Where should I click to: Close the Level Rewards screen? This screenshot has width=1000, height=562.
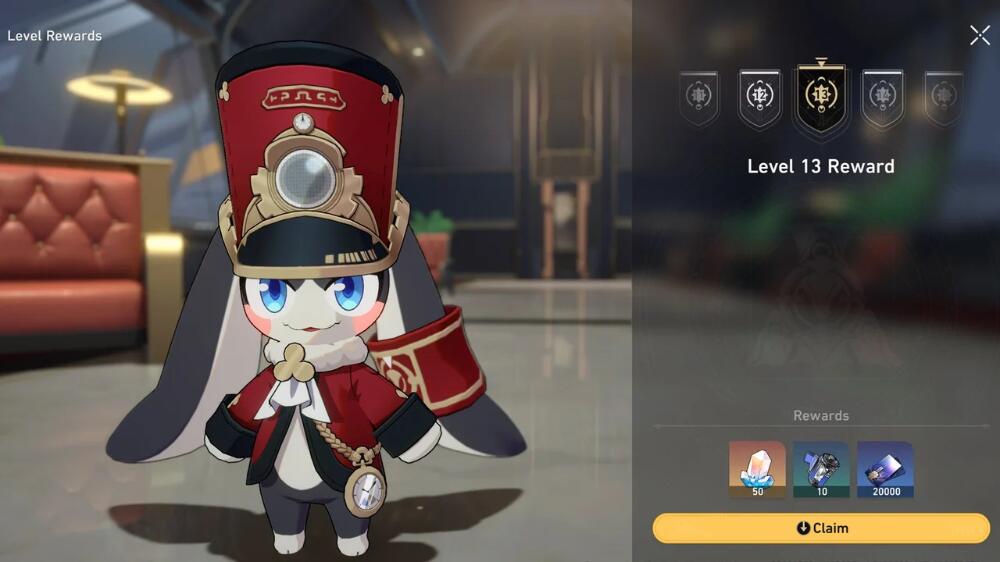[979, 36]
